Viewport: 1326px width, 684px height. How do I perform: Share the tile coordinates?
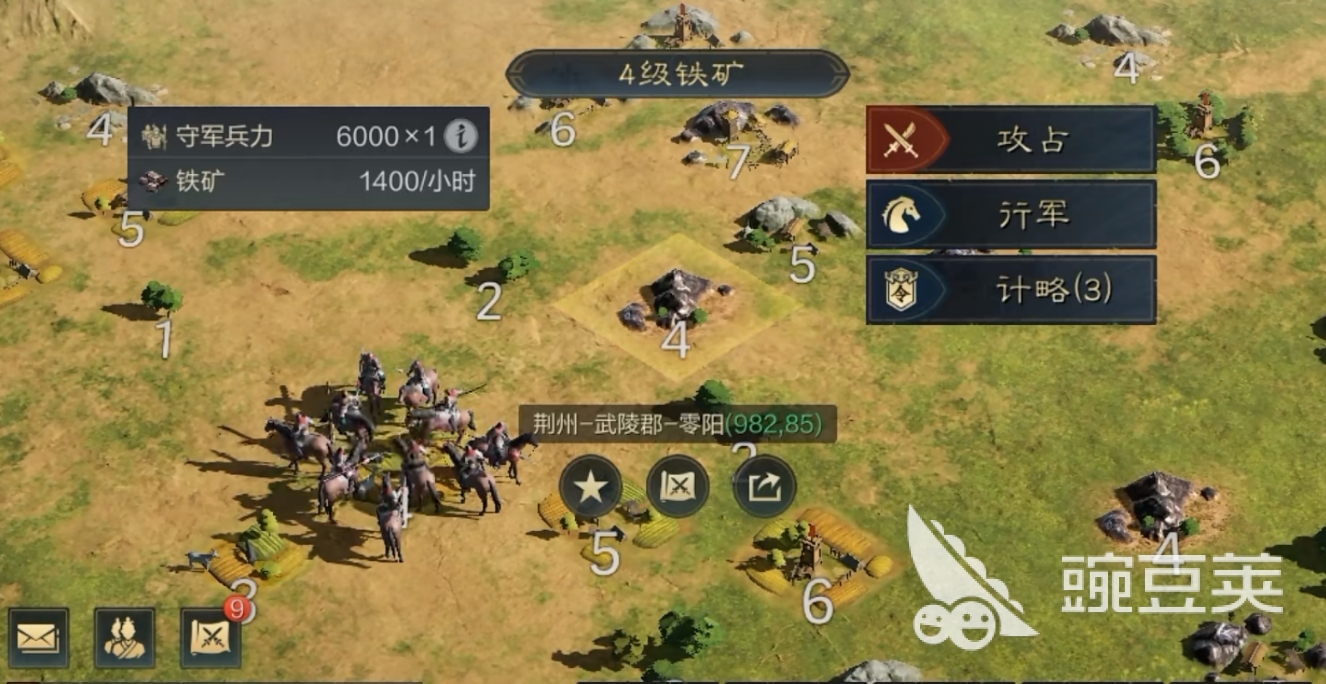pyautogui.click(x=765, y=487)
